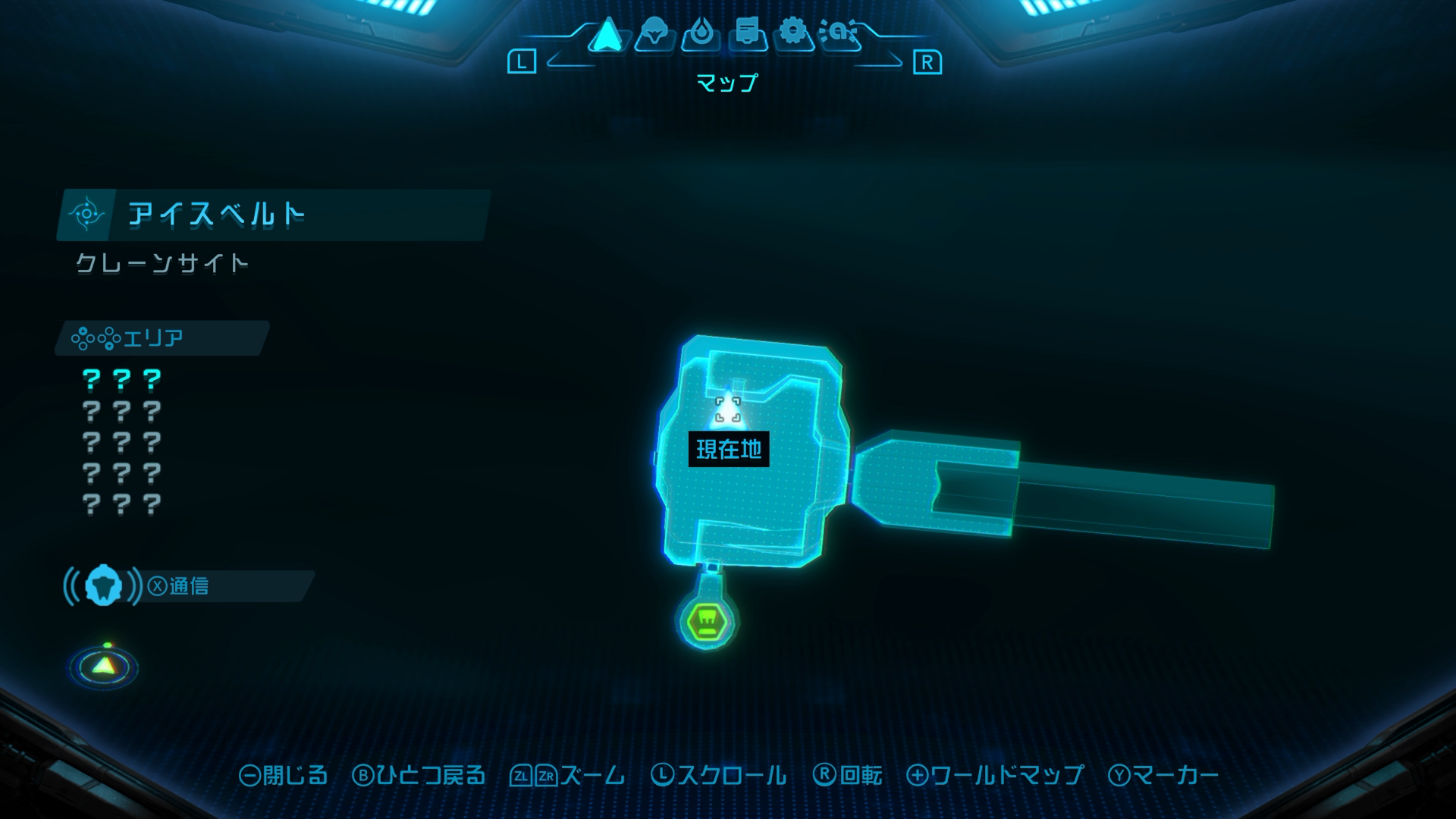The height and width of the screenshot is (819, 1456).
Task: Click the current location 現在地 marker
Action: point(728,411)
